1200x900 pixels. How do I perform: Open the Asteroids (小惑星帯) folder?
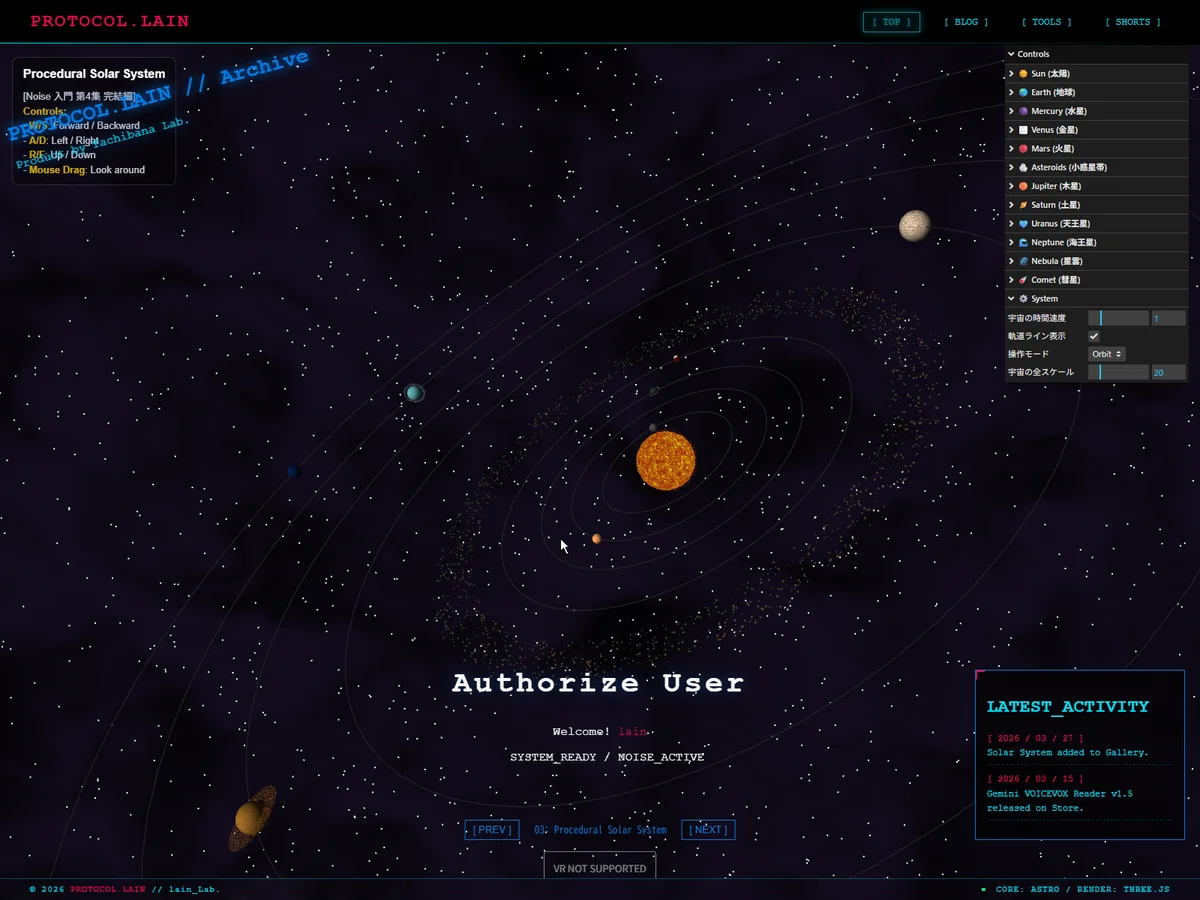click(x=1068, y=167)
